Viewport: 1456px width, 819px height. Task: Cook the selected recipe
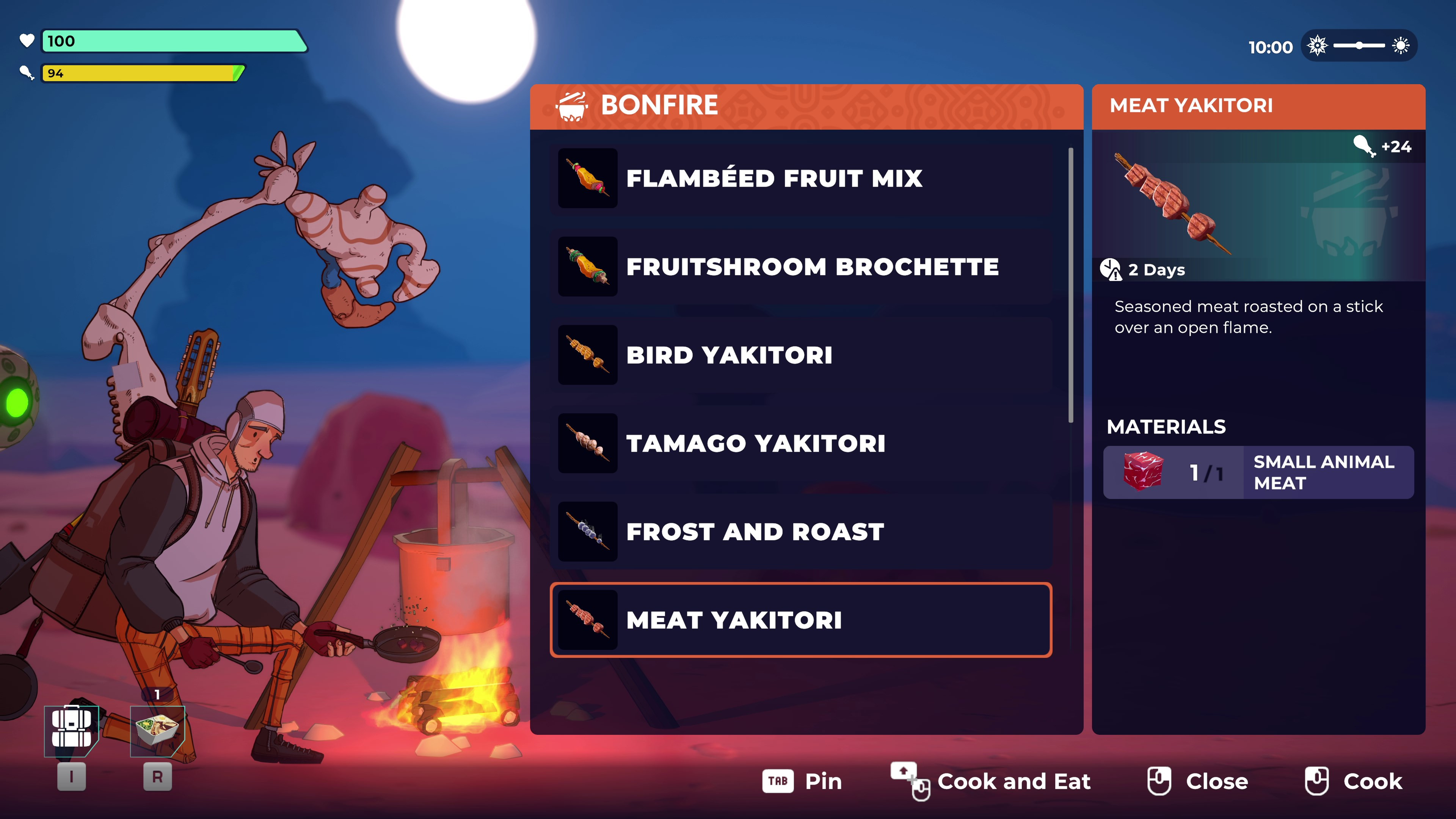(x=1354, y=781)
